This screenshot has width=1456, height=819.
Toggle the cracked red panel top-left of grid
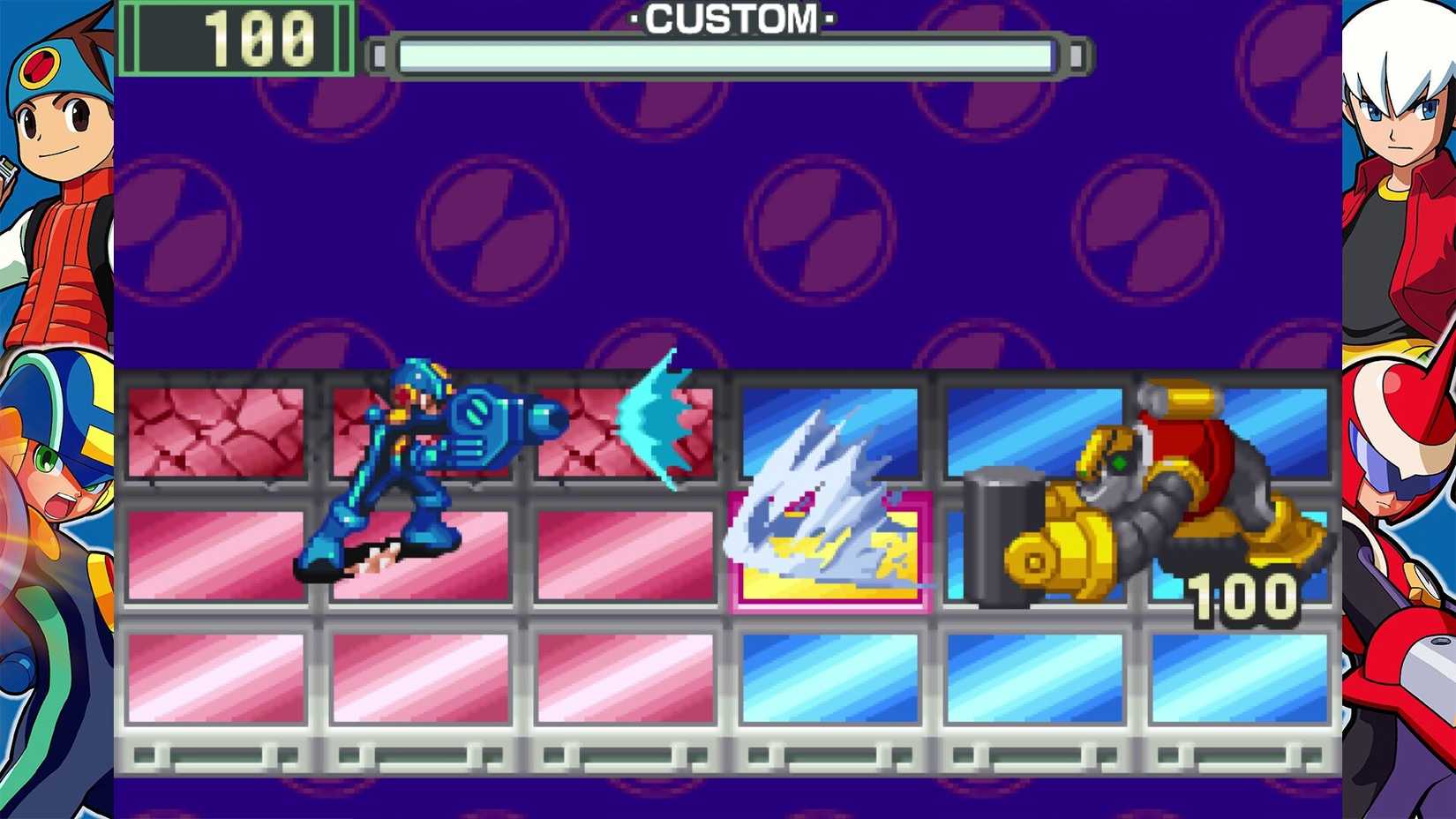click(216, 432)
